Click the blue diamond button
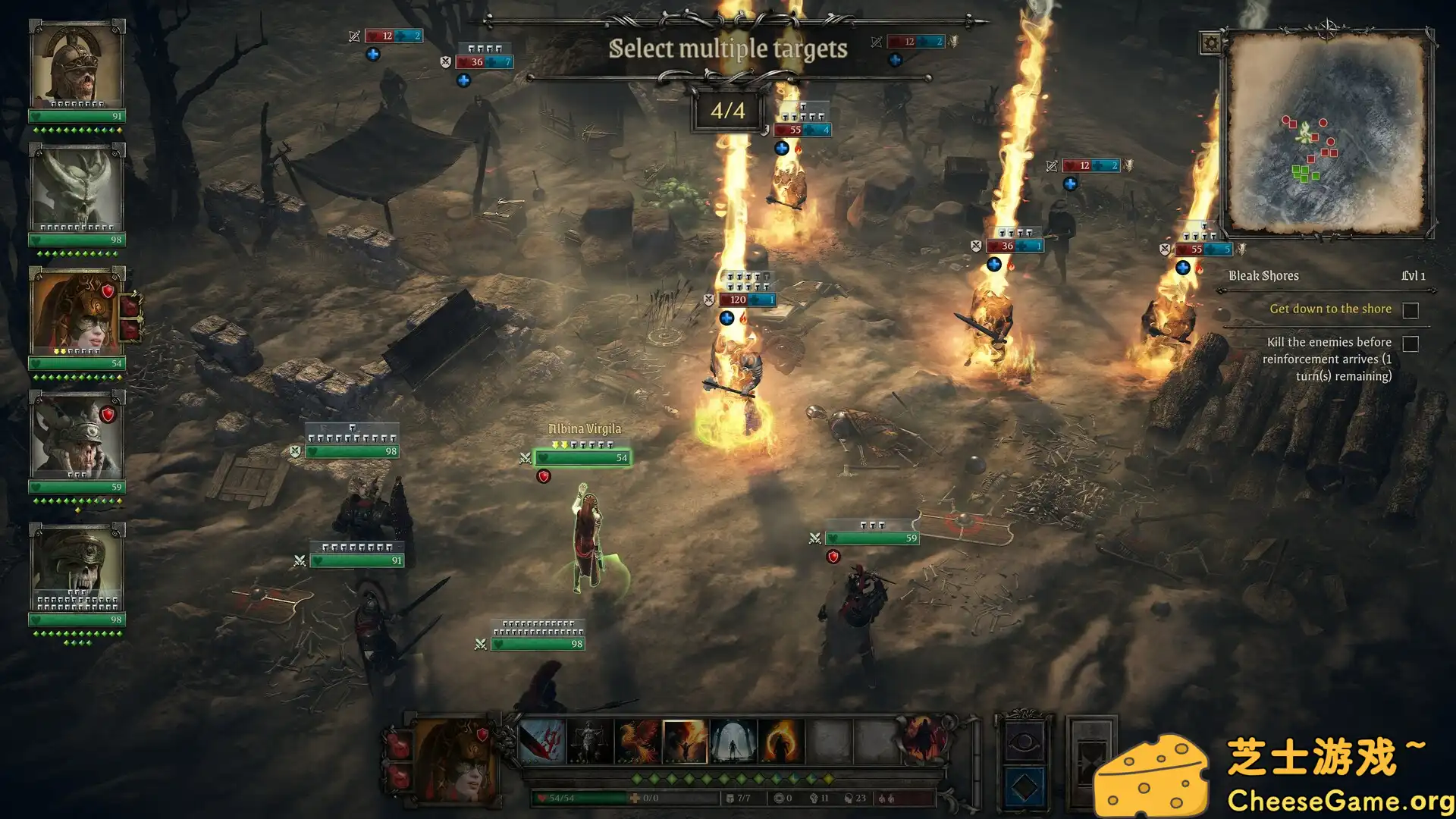1456x819 pixels. tap(1024, 787)
